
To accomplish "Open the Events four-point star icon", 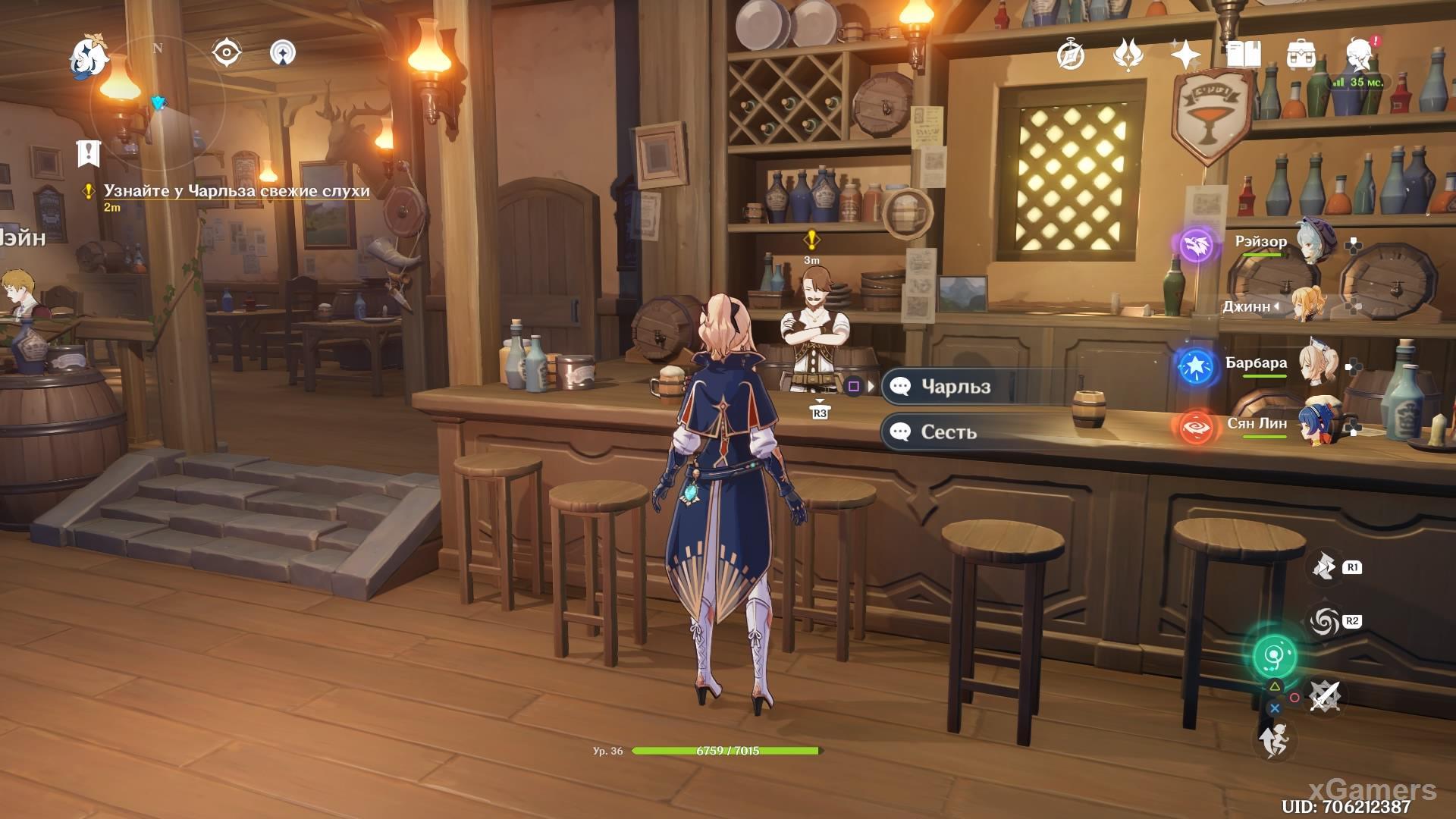I will coord(1185,55).
